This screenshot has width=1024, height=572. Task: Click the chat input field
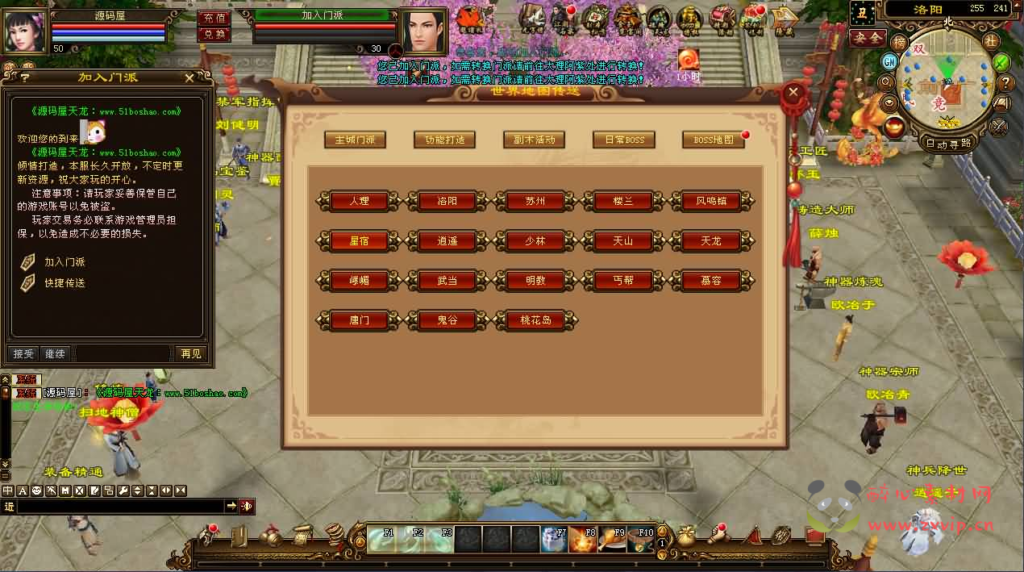point(120,507)
